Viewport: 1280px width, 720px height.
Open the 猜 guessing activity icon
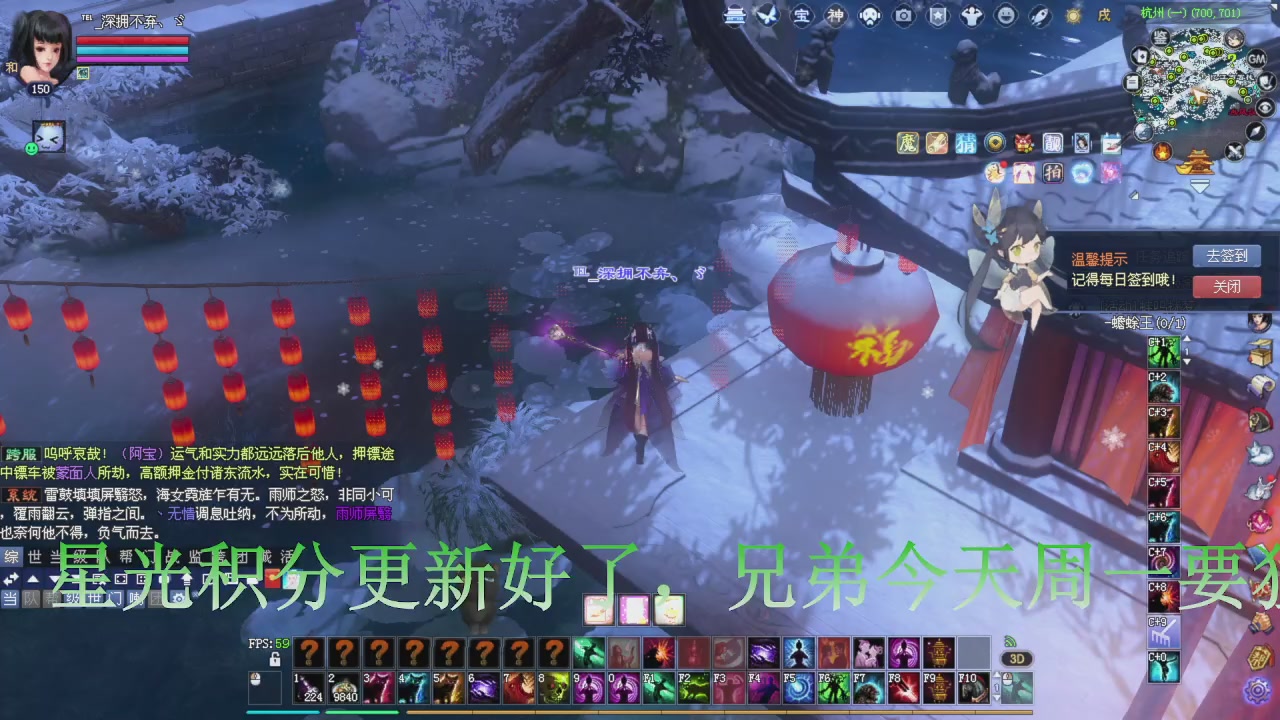tap(966, 144)
